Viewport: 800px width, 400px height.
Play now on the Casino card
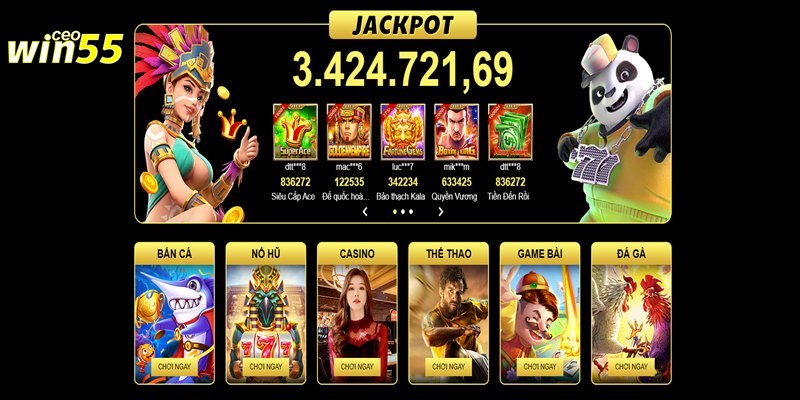pyautogui.click(x=357, y=367)
